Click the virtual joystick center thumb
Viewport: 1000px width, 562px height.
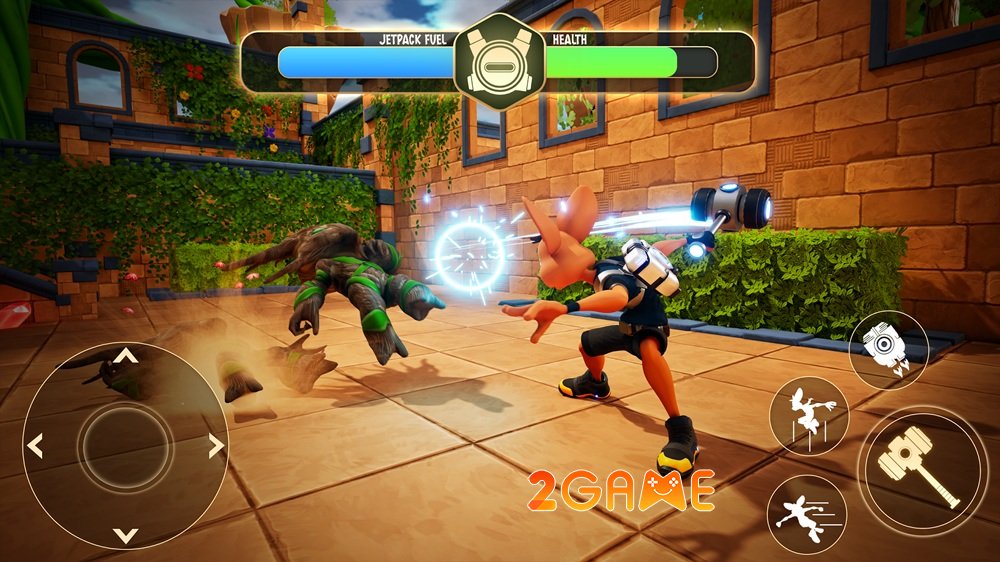[x=124, y=445]
